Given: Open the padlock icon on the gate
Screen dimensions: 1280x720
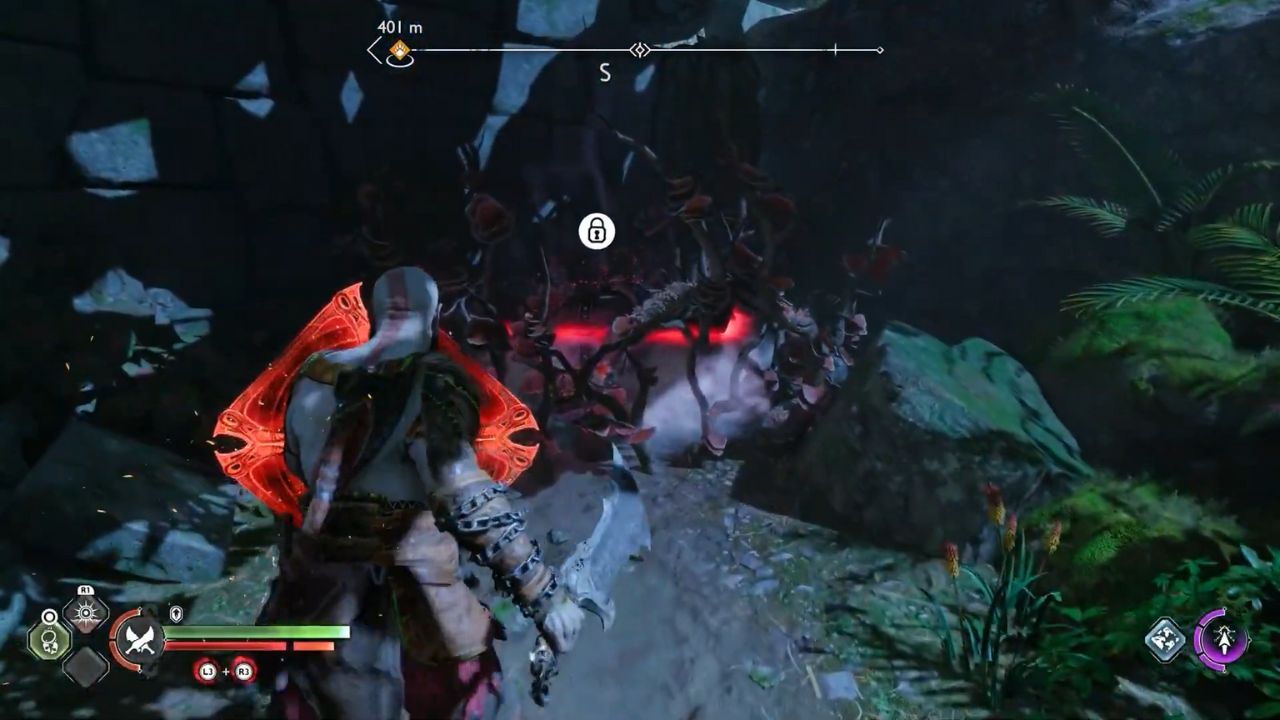Looking at the screenshot, I should click(597, 231).
